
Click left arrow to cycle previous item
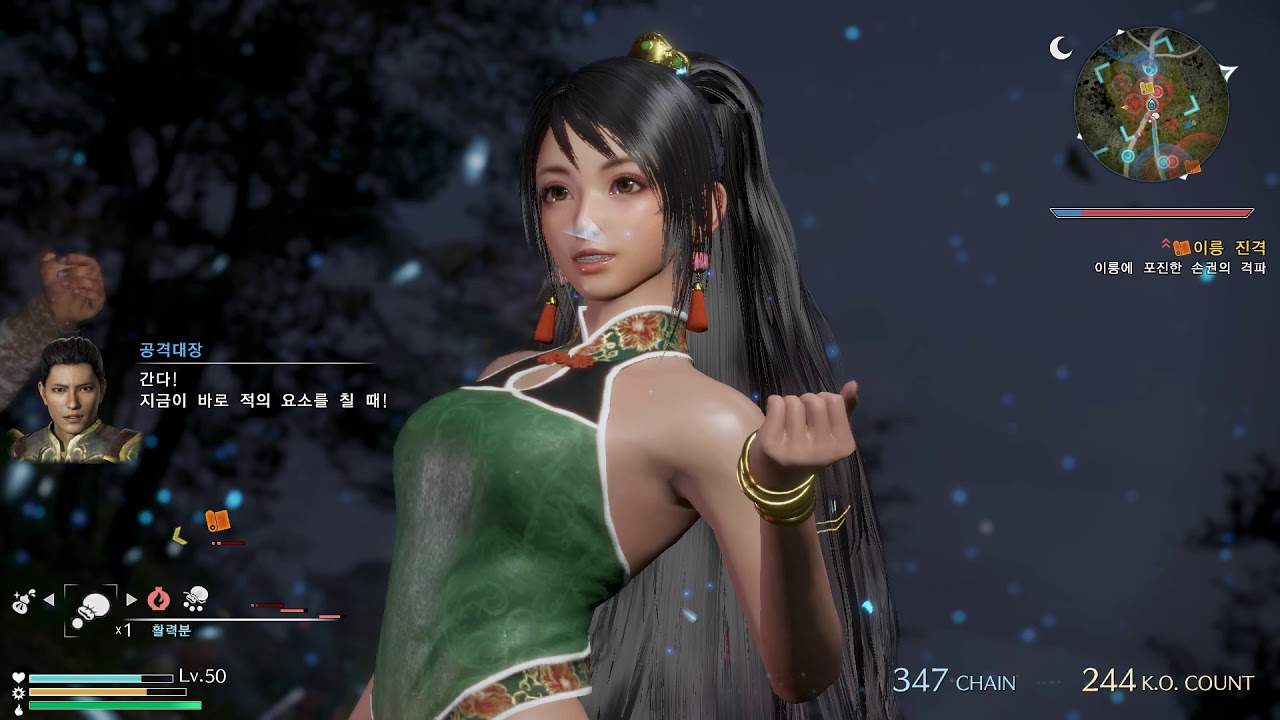tap(48, 599)
